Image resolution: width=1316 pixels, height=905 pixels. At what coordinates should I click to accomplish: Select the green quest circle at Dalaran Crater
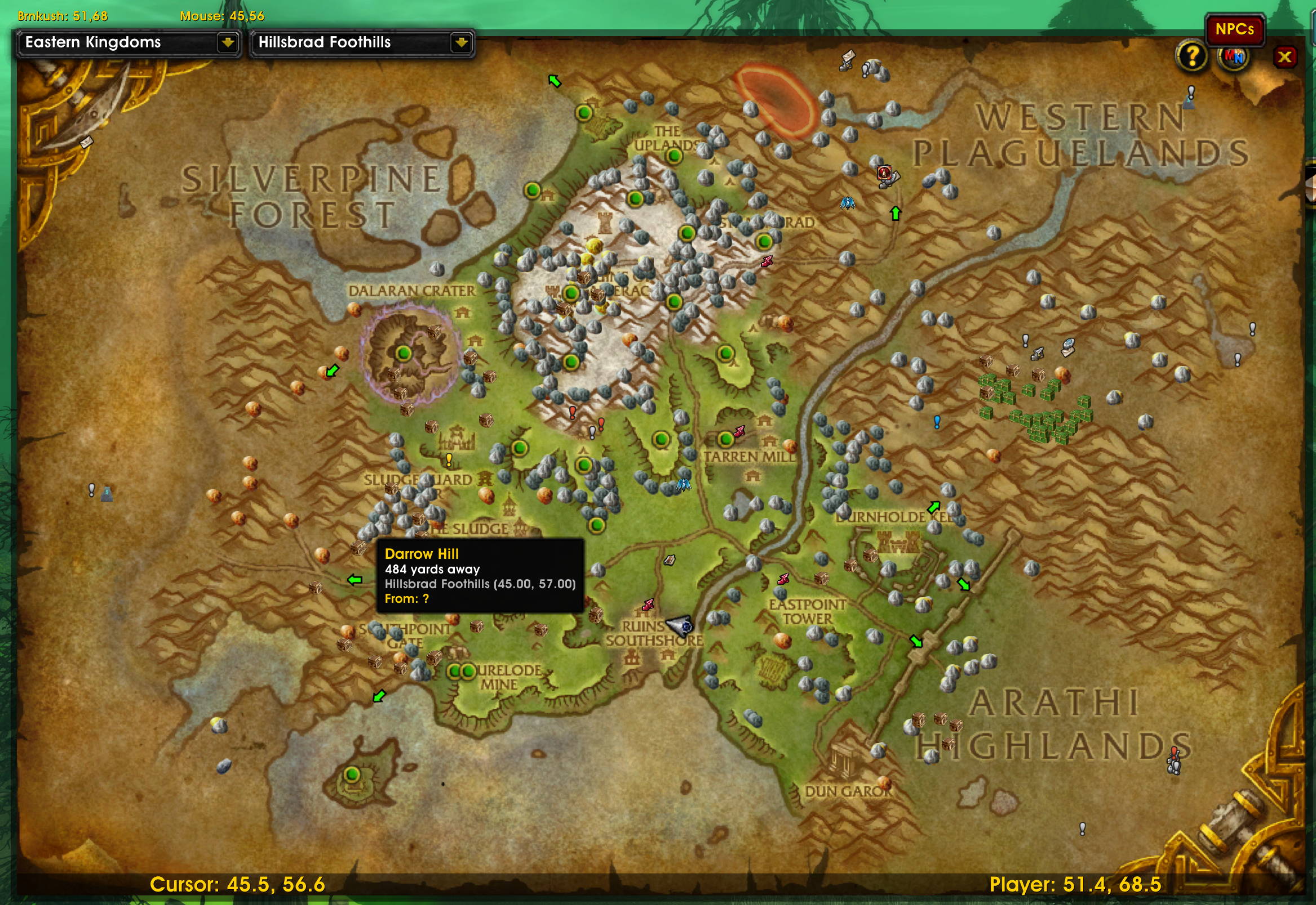pyautogui.click(x=403, y=354)
